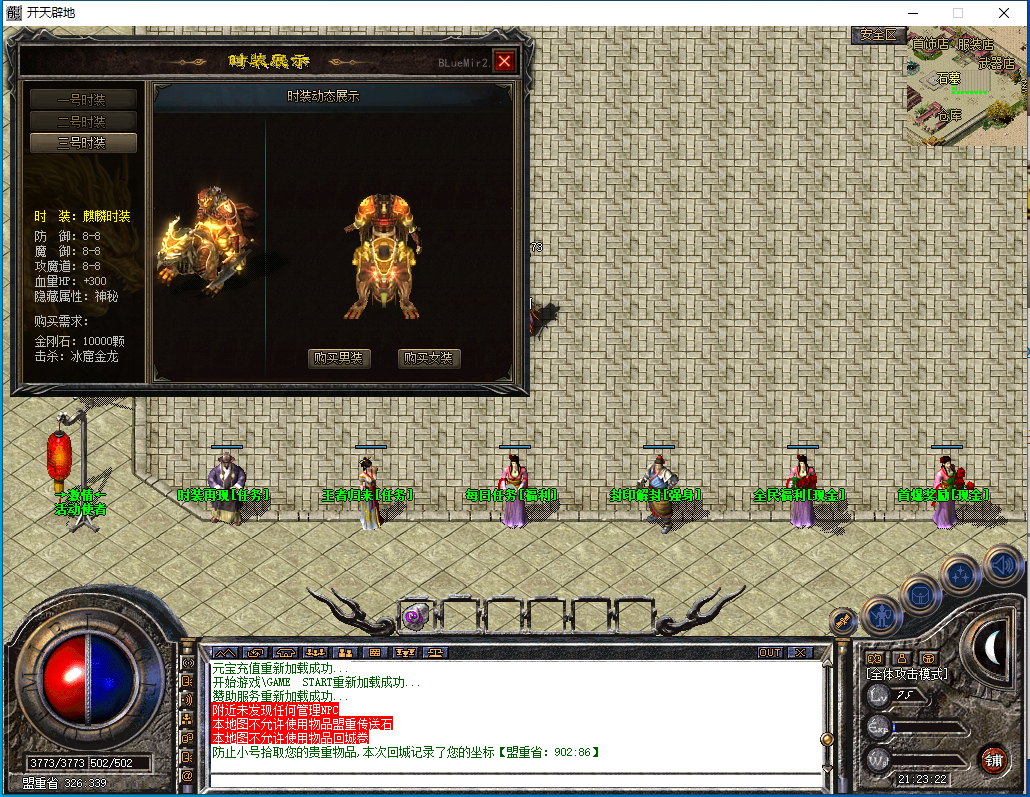
Task: Buy the female costume with 购买女装
Action: 429,358
